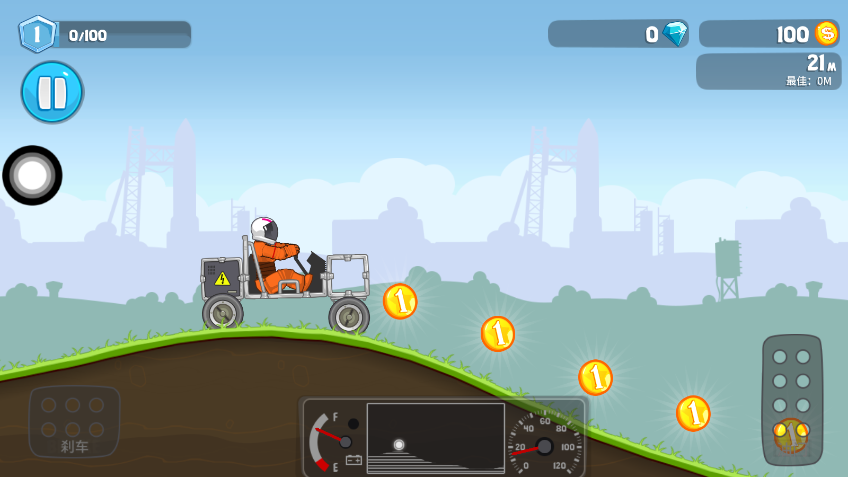This screenshot has width=848, height=477.
Task: Tap the brake pedal labeled 刹车
Action: [x=74, y=422]
